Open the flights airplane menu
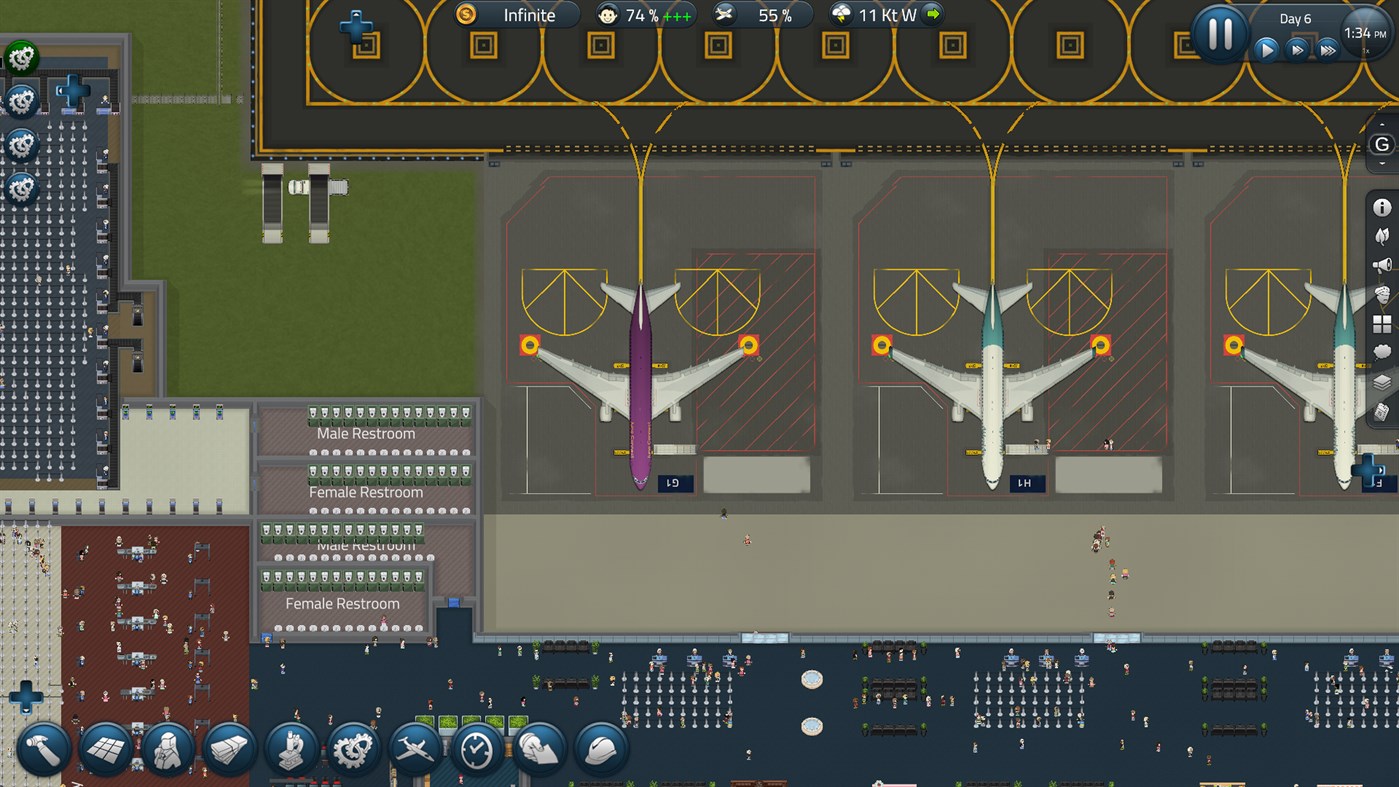 [x=416, y=748]
